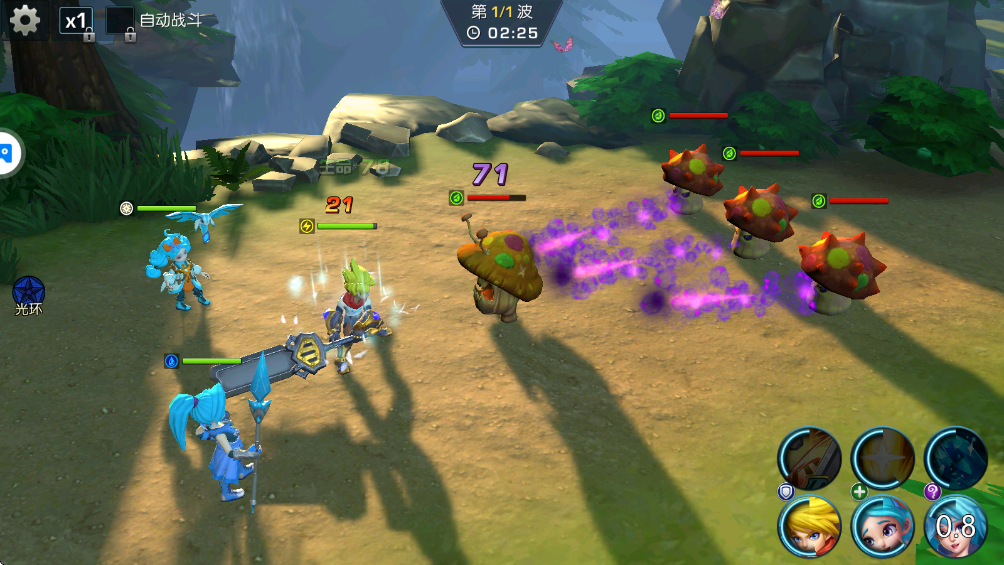Activate the dark blue crystal skill icon
This screenshot has width=1004, height=565.
pyautogui.click(x=955, y=458)
